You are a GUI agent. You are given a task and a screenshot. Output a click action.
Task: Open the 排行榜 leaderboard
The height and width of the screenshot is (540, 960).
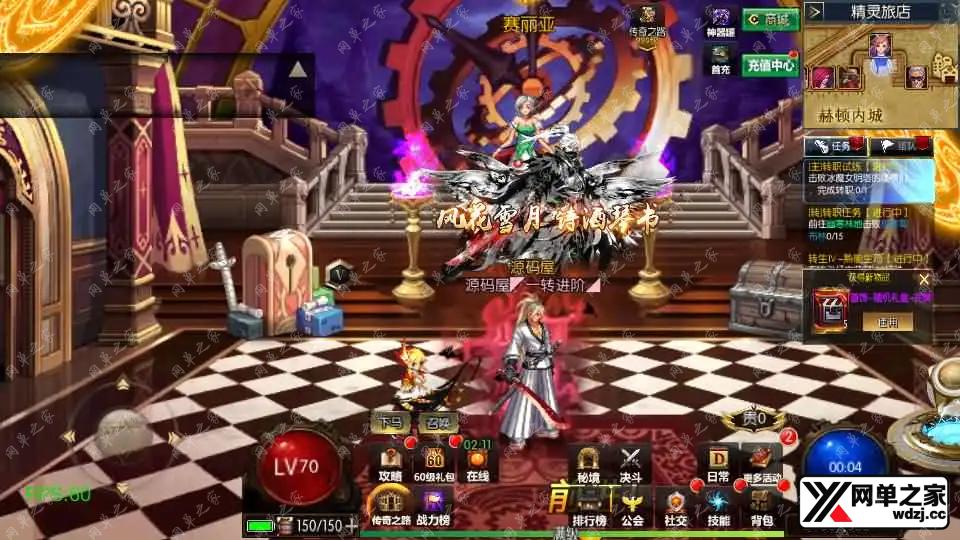click(x=587, y=507)
